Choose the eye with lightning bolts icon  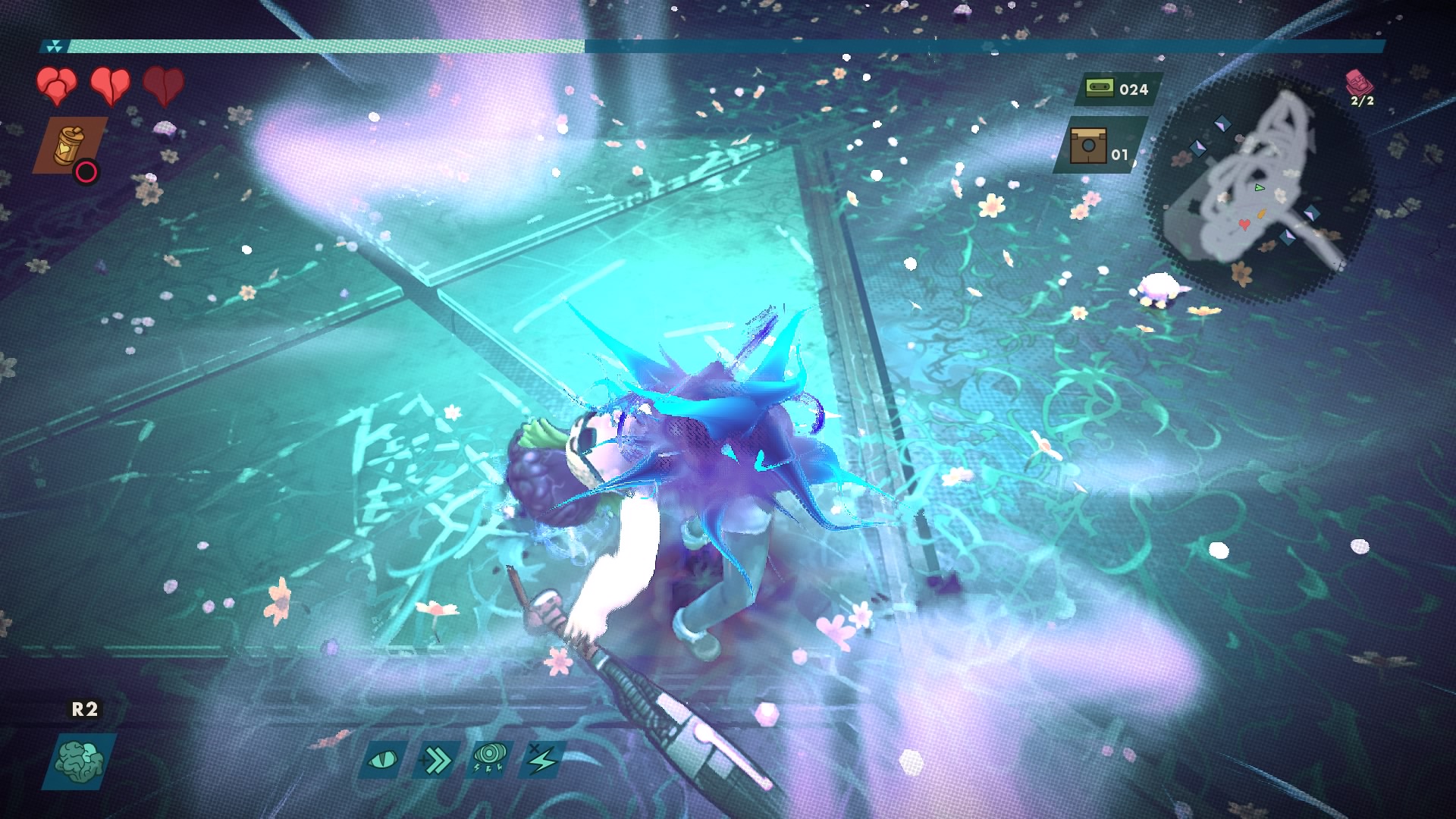[x=489, y=758]
